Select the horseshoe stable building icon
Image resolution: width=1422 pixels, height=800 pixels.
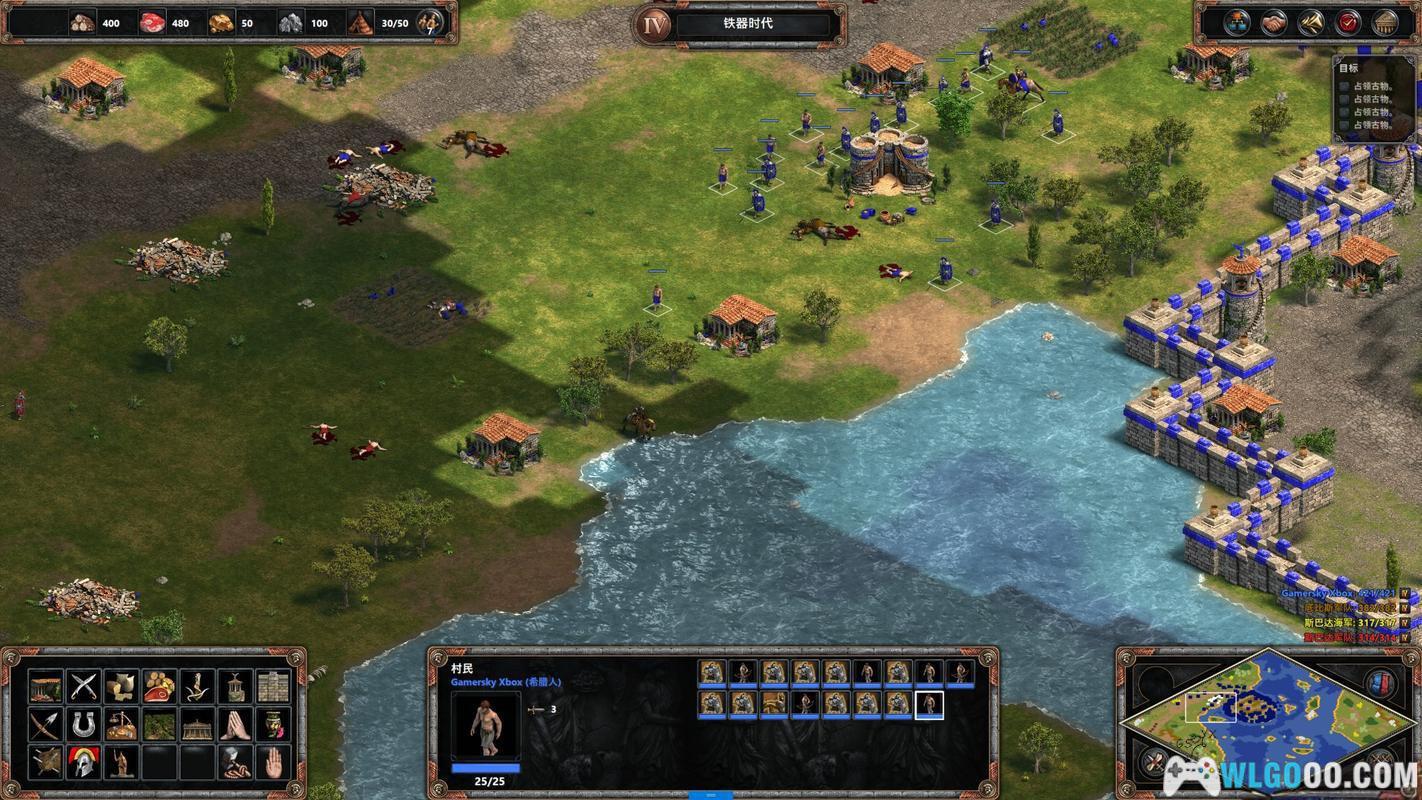[83, 724]
